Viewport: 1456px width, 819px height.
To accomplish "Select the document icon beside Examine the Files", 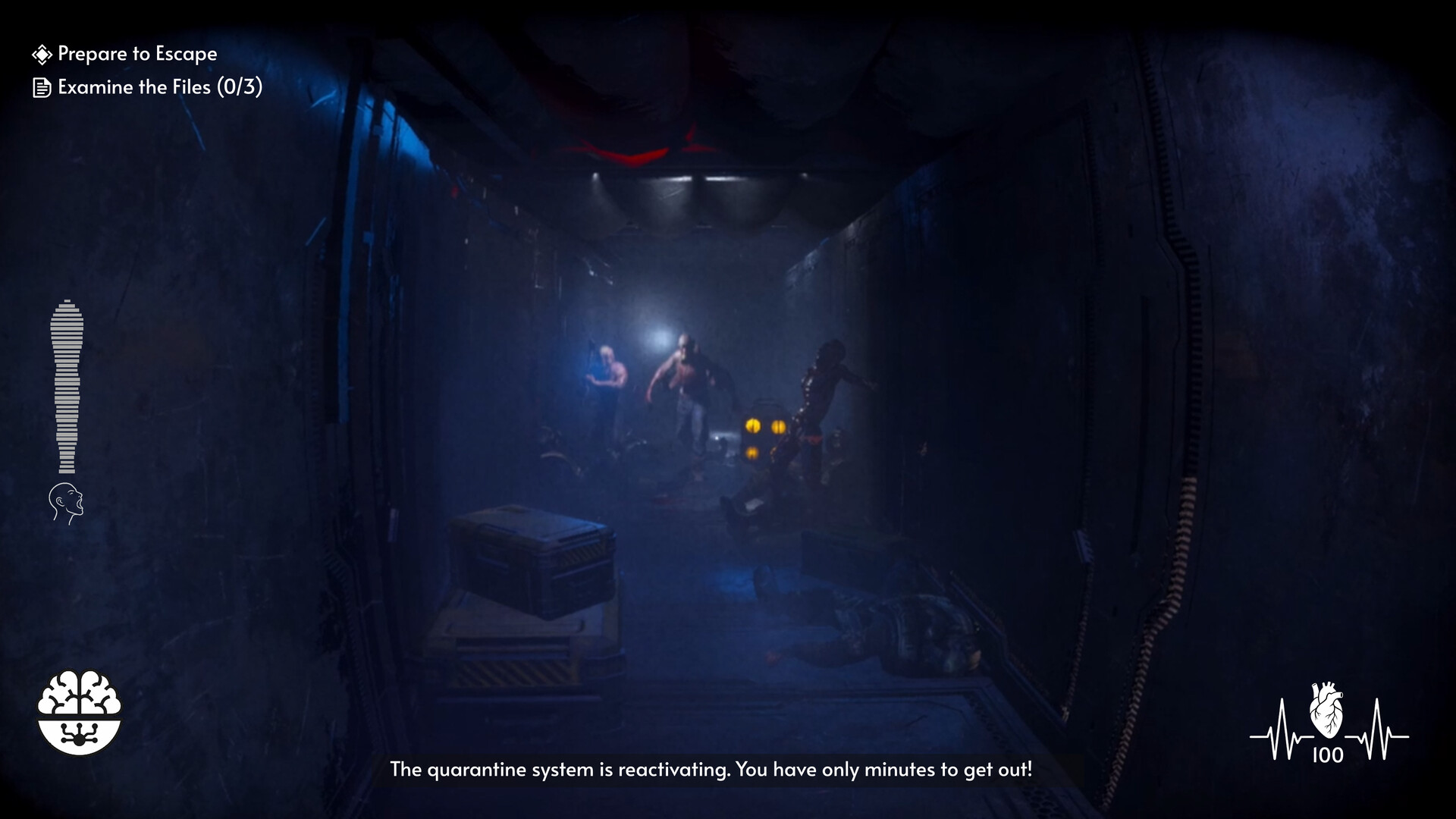I will tap(40, 87).
